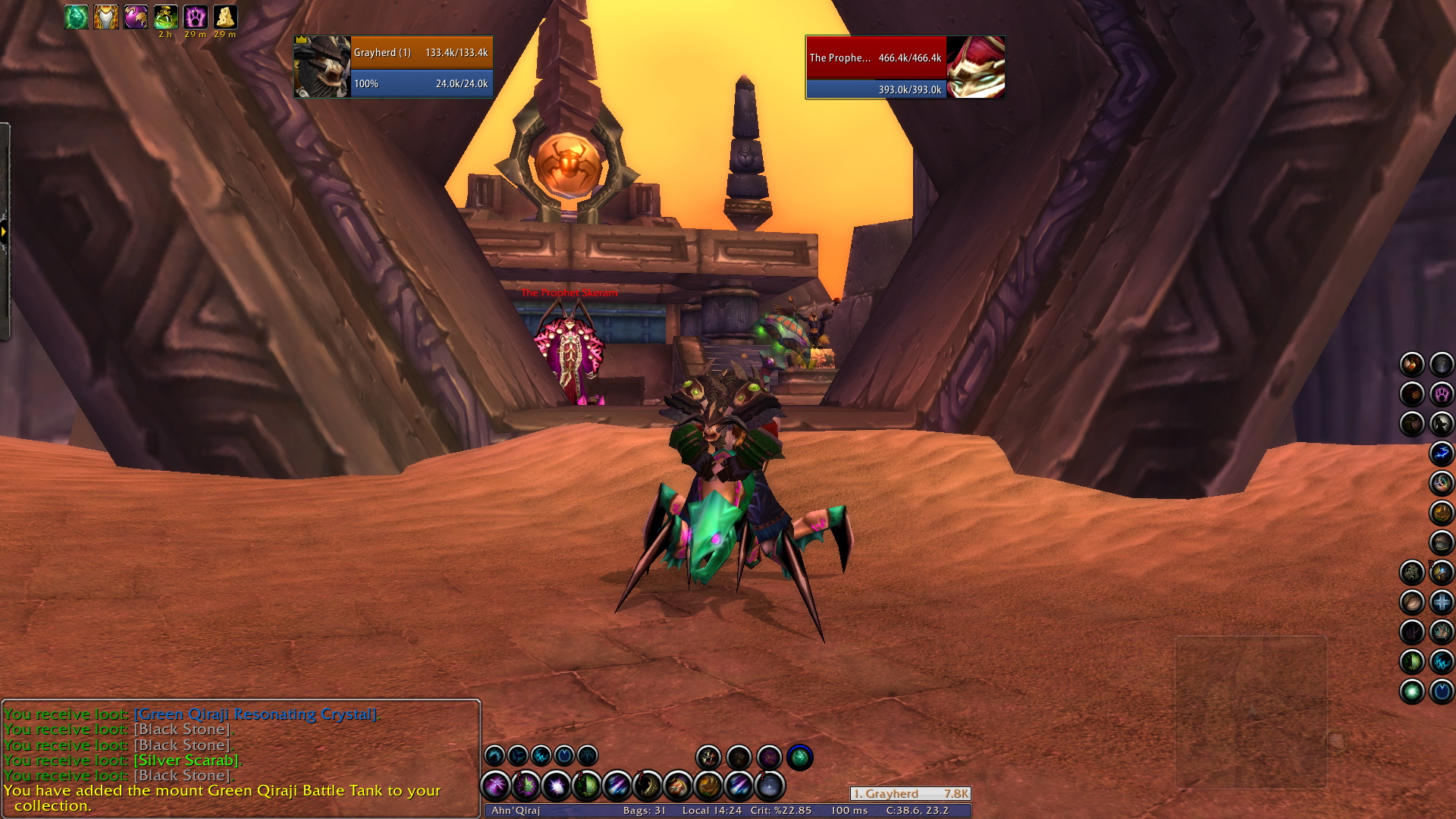Click the translucent minimap panel
The height and width of the screenshot is (819, 1456).
coord(1250,711)
